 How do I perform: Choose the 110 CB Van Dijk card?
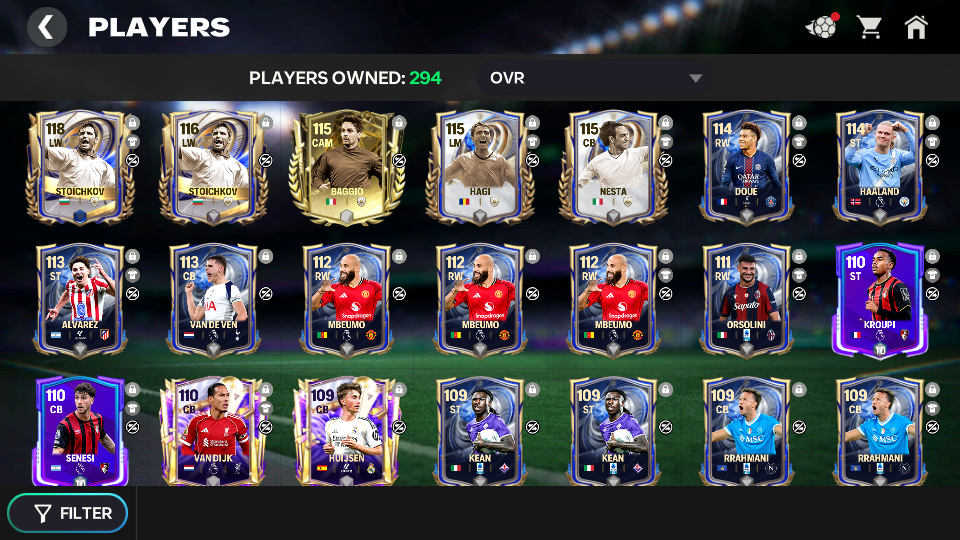coord(213,432)
